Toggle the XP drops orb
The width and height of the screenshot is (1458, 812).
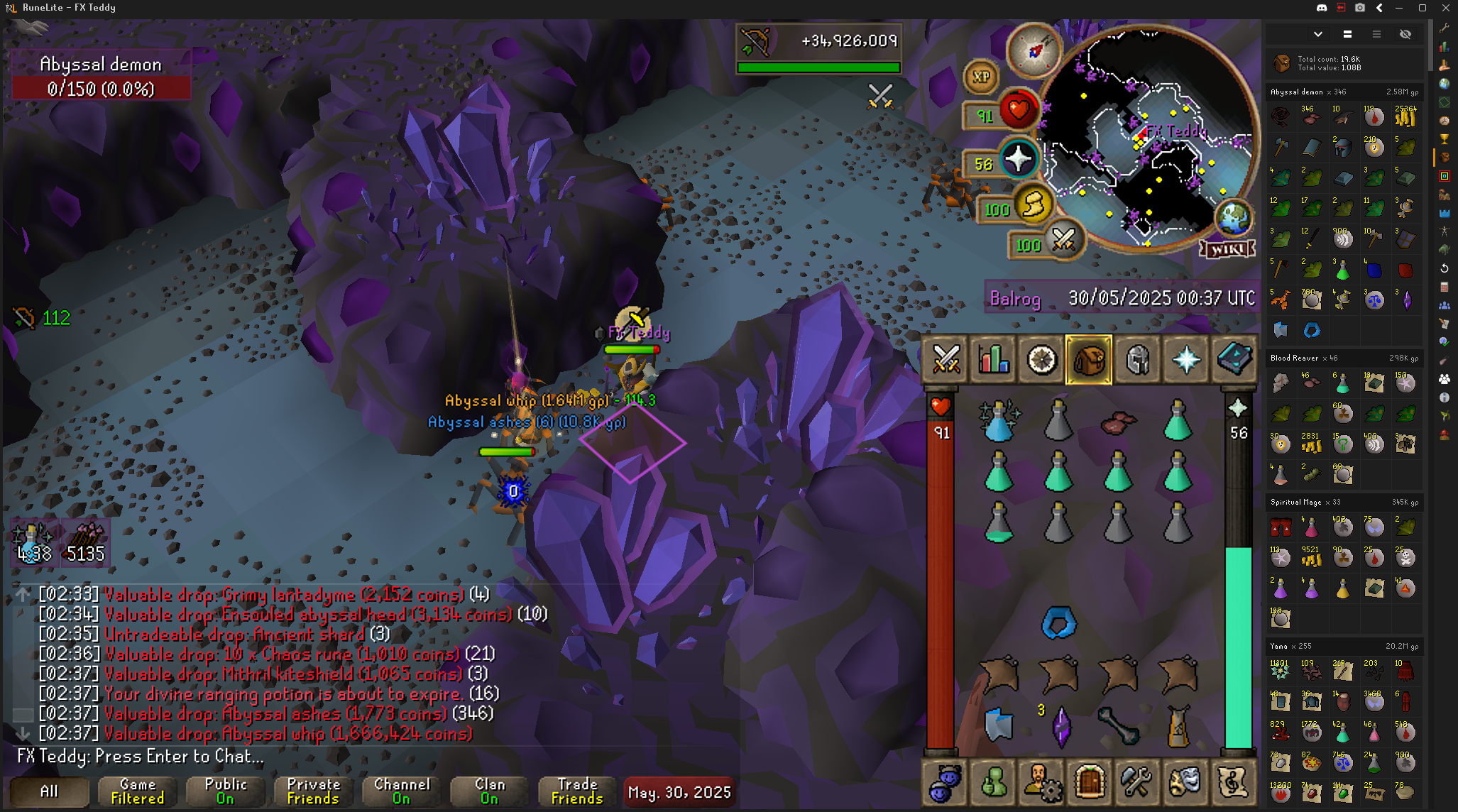coord(981,77)
